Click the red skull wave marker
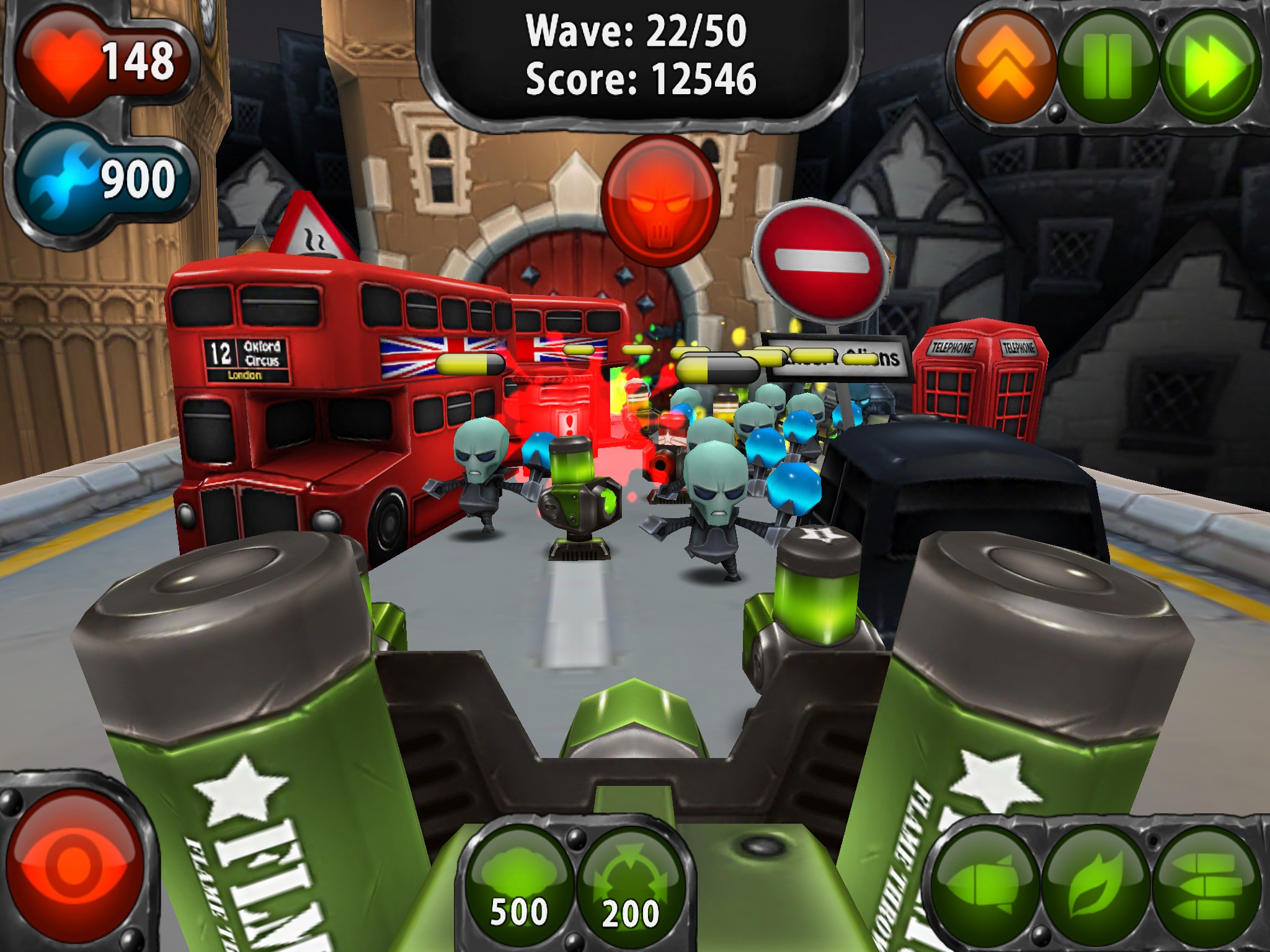Screen dimensions: 1270x952 point(660,200)
